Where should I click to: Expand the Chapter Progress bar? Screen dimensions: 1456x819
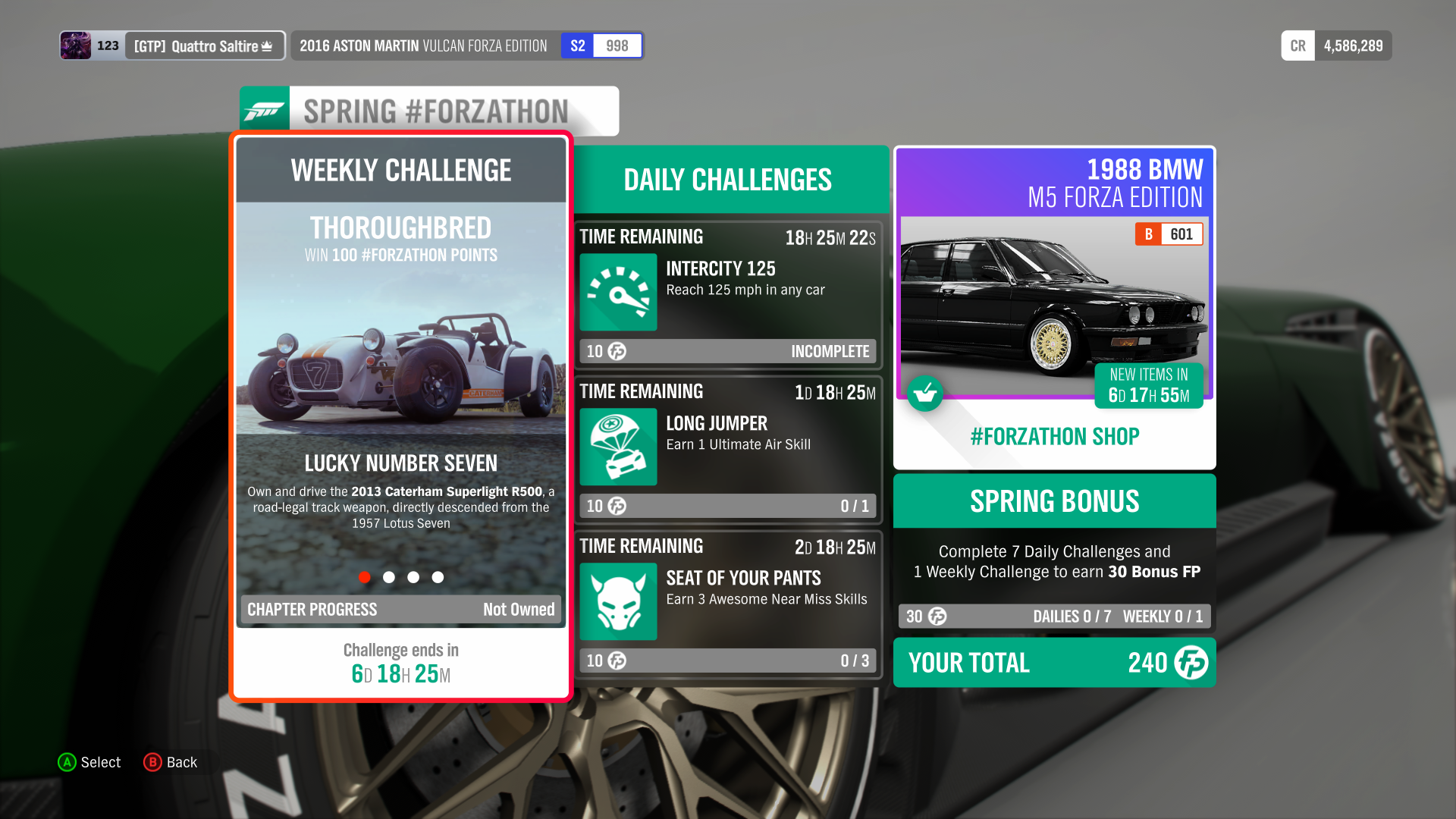coord(400,609)
